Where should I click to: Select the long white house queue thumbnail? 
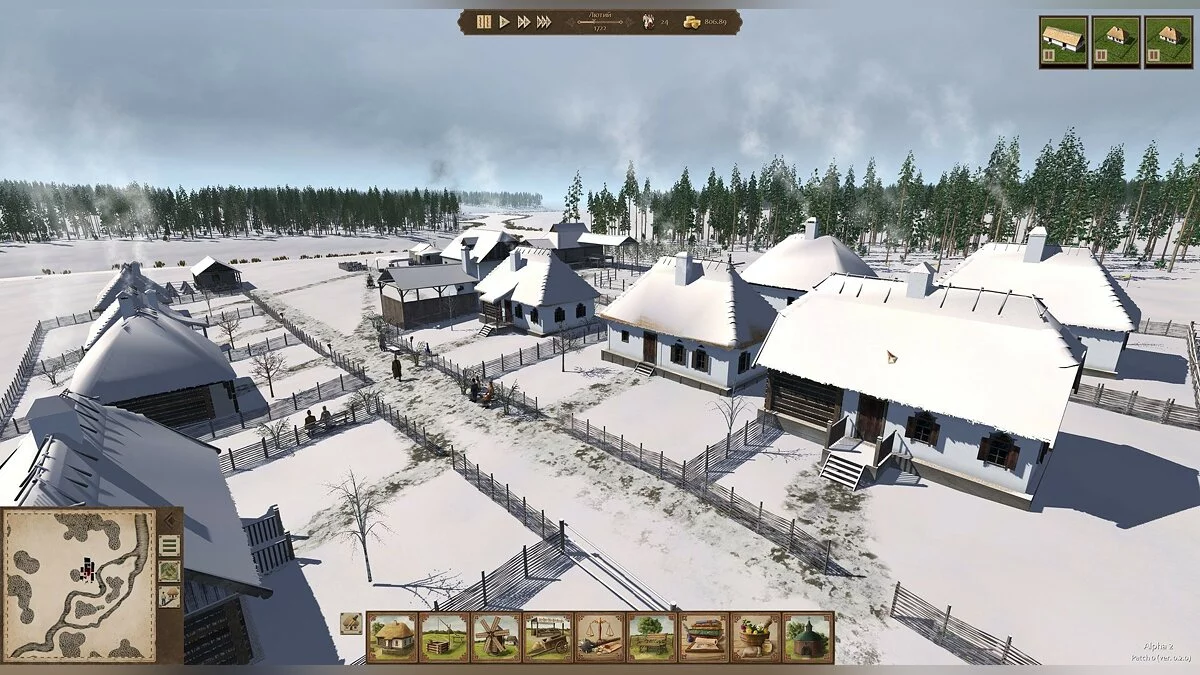click(x=1063, y=41)
